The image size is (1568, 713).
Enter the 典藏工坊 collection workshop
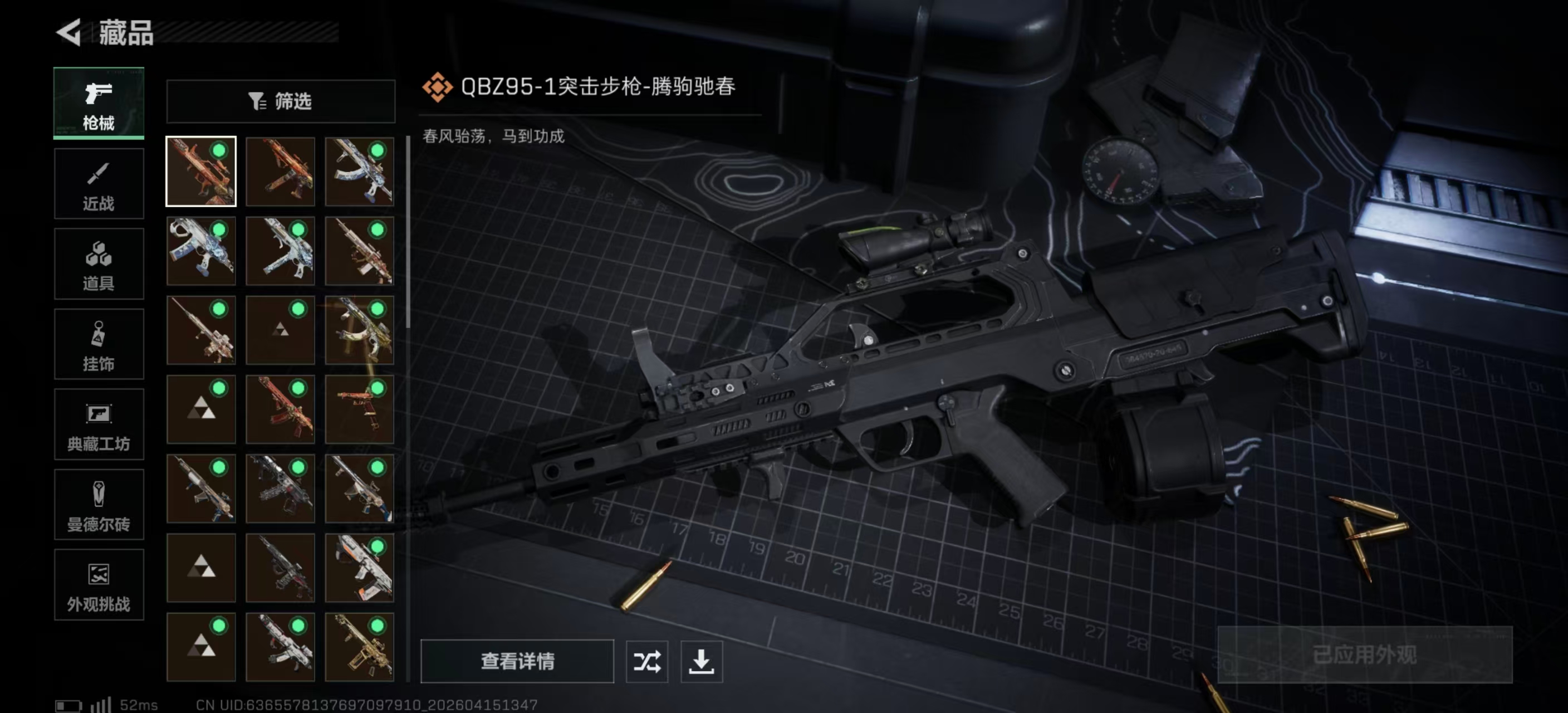point(99,425)
